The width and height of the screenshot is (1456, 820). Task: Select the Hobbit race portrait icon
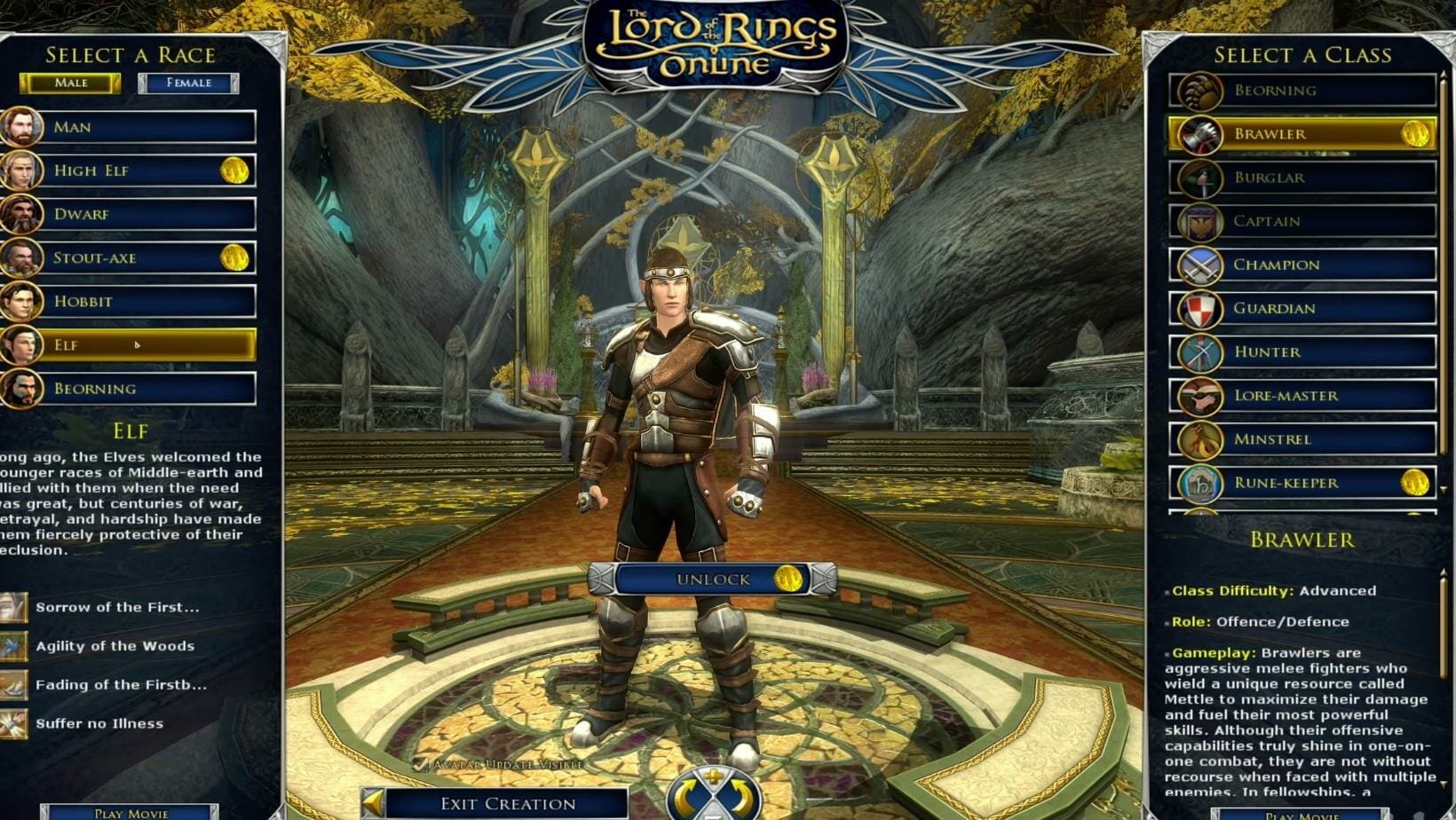20,301
